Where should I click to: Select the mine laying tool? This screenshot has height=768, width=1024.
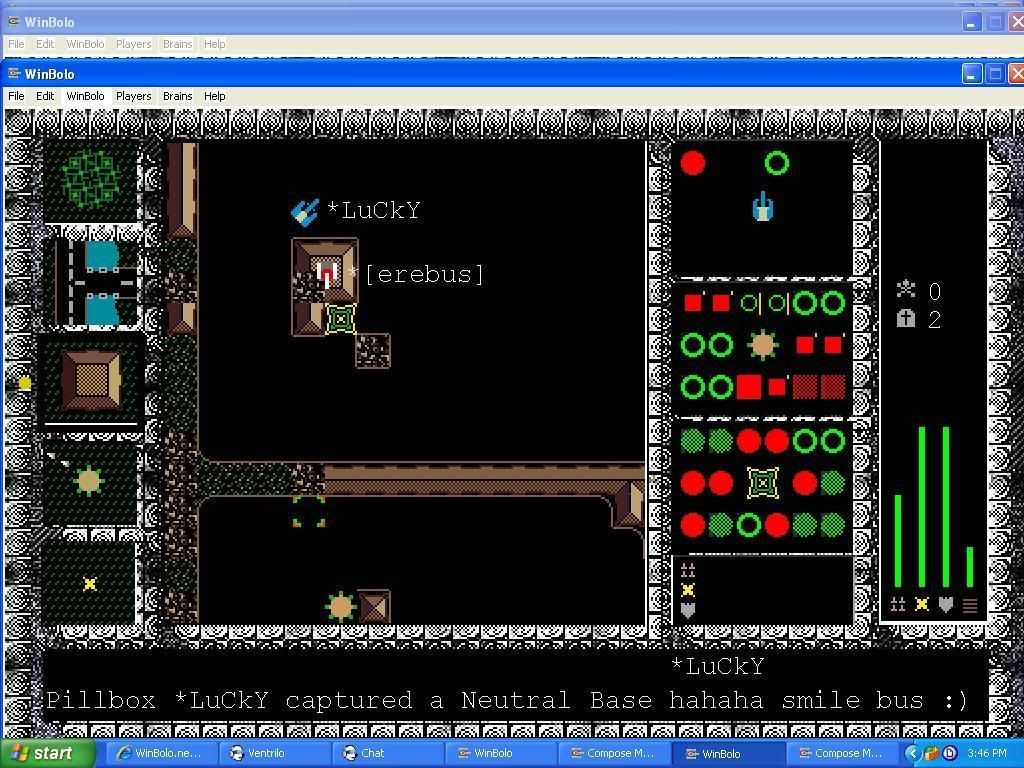tap(91, 583)
